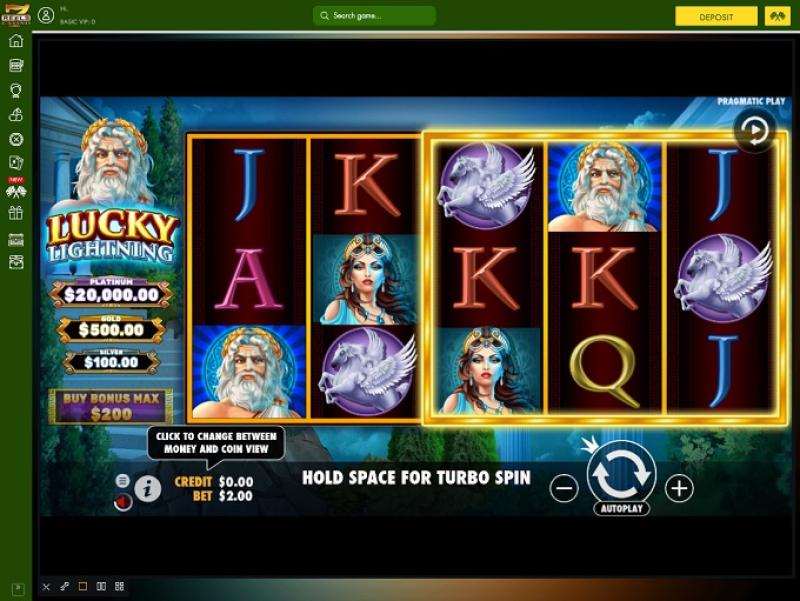Screen dimensions: 800x601
Task: Open the user profile avatar
Action: click(x=46, y=16)
